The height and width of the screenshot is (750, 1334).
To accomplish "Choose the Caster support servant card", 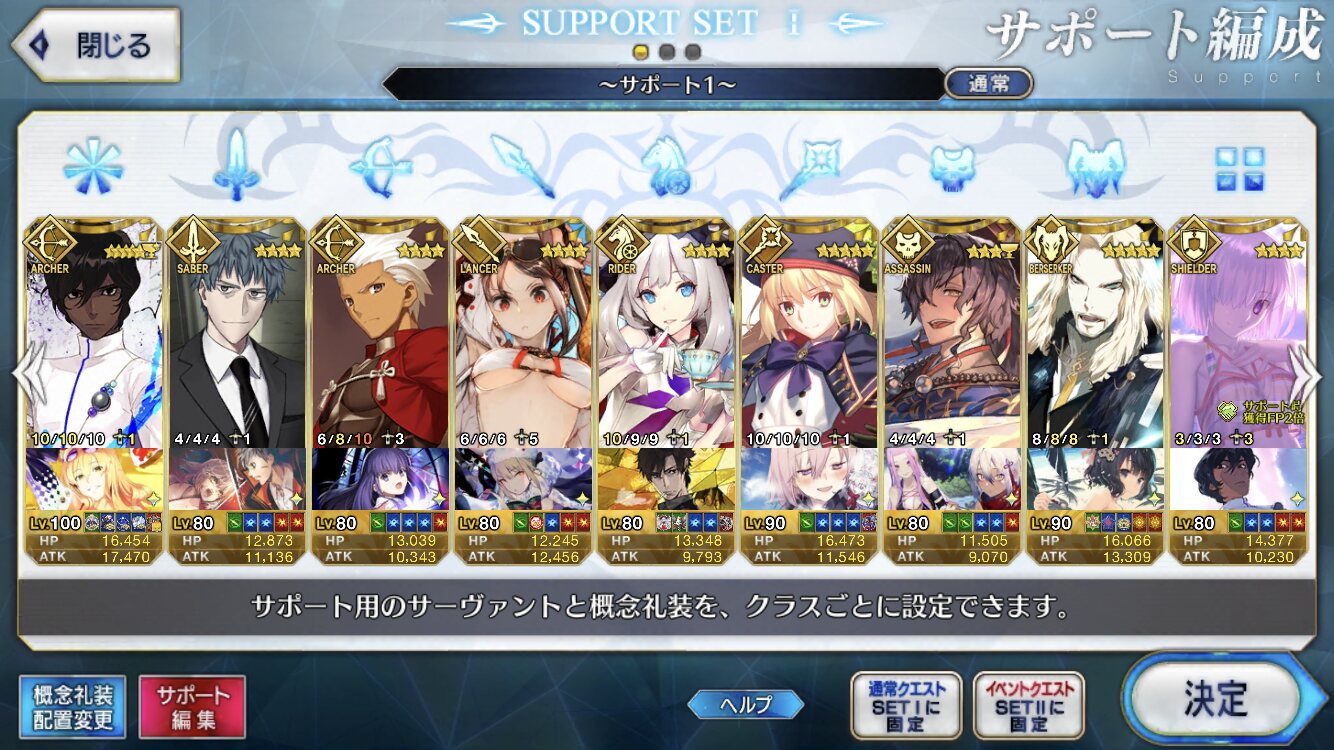I will (809, 390).
